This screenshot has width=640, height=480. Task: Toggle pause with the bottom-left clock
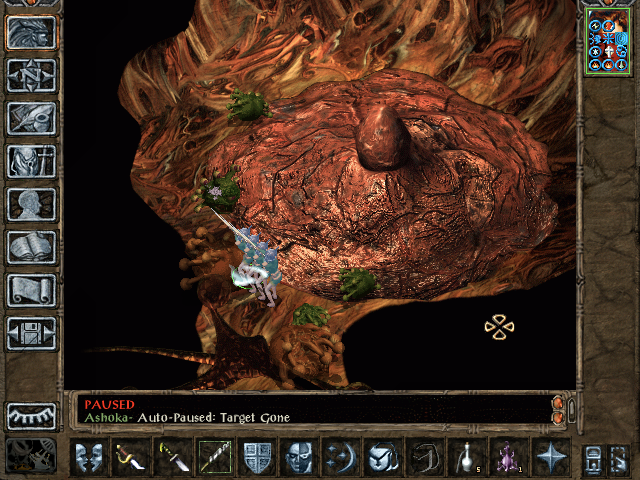click(31, 455)
